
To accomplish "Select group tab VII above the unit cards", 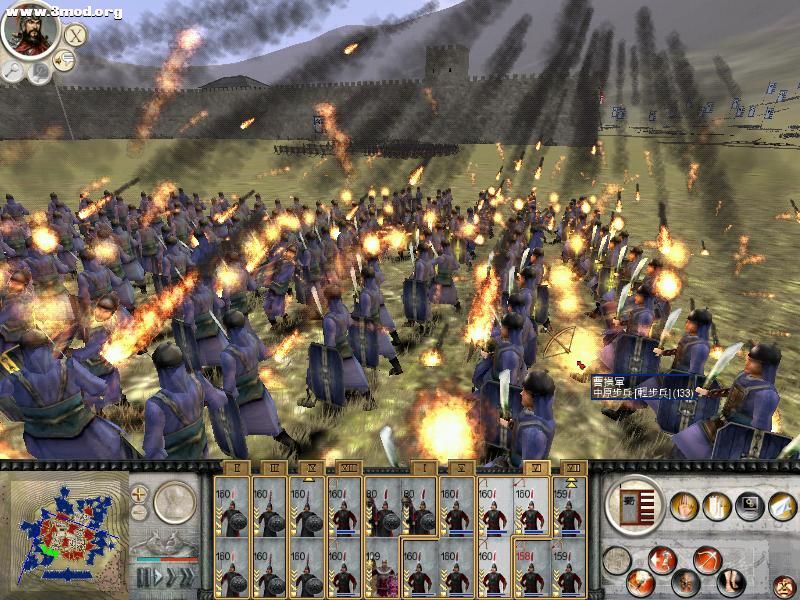I will click(x=573, y=467).
